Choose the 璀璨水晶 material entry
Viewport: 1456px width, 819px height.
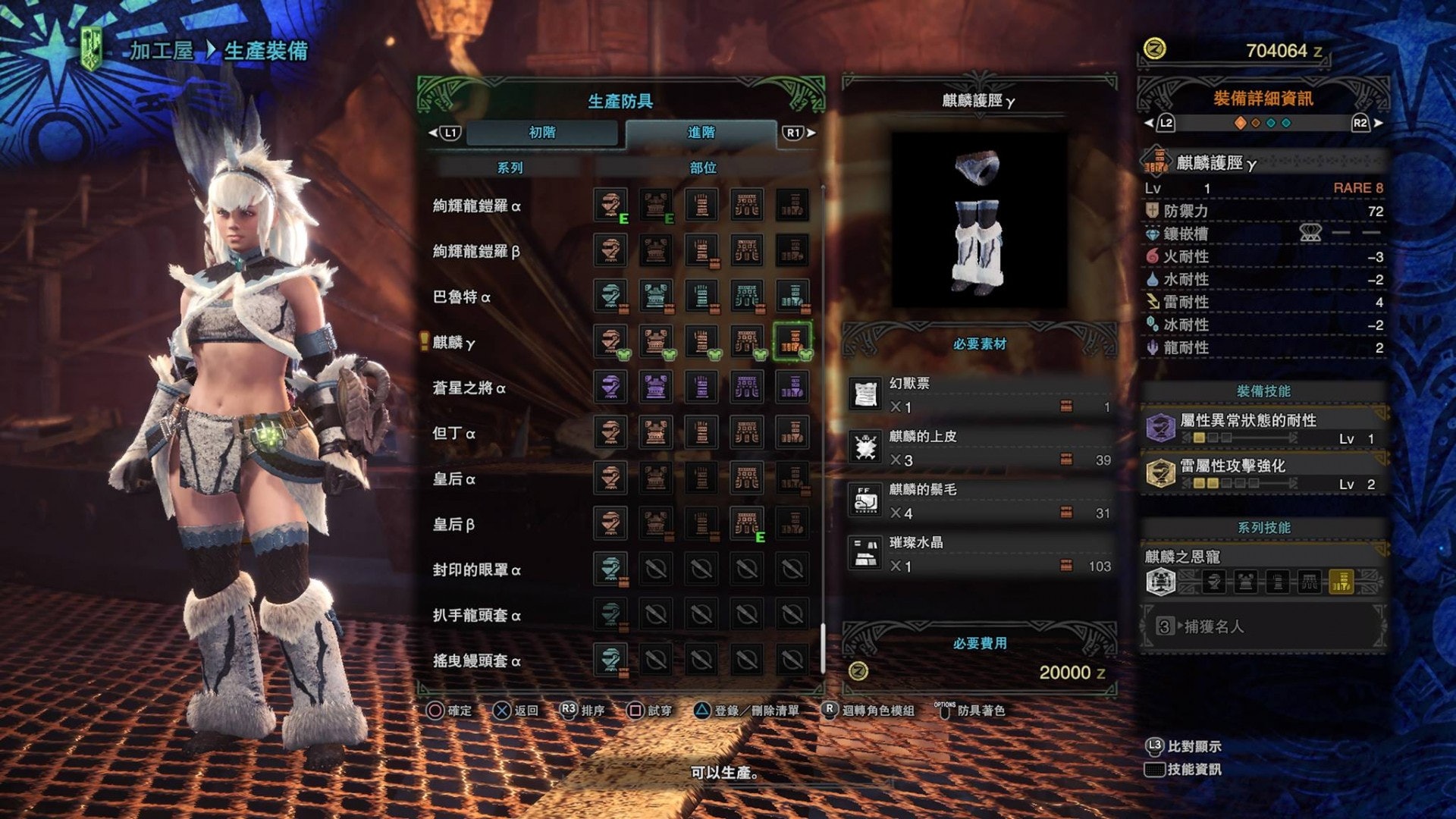tap(980, 554)
